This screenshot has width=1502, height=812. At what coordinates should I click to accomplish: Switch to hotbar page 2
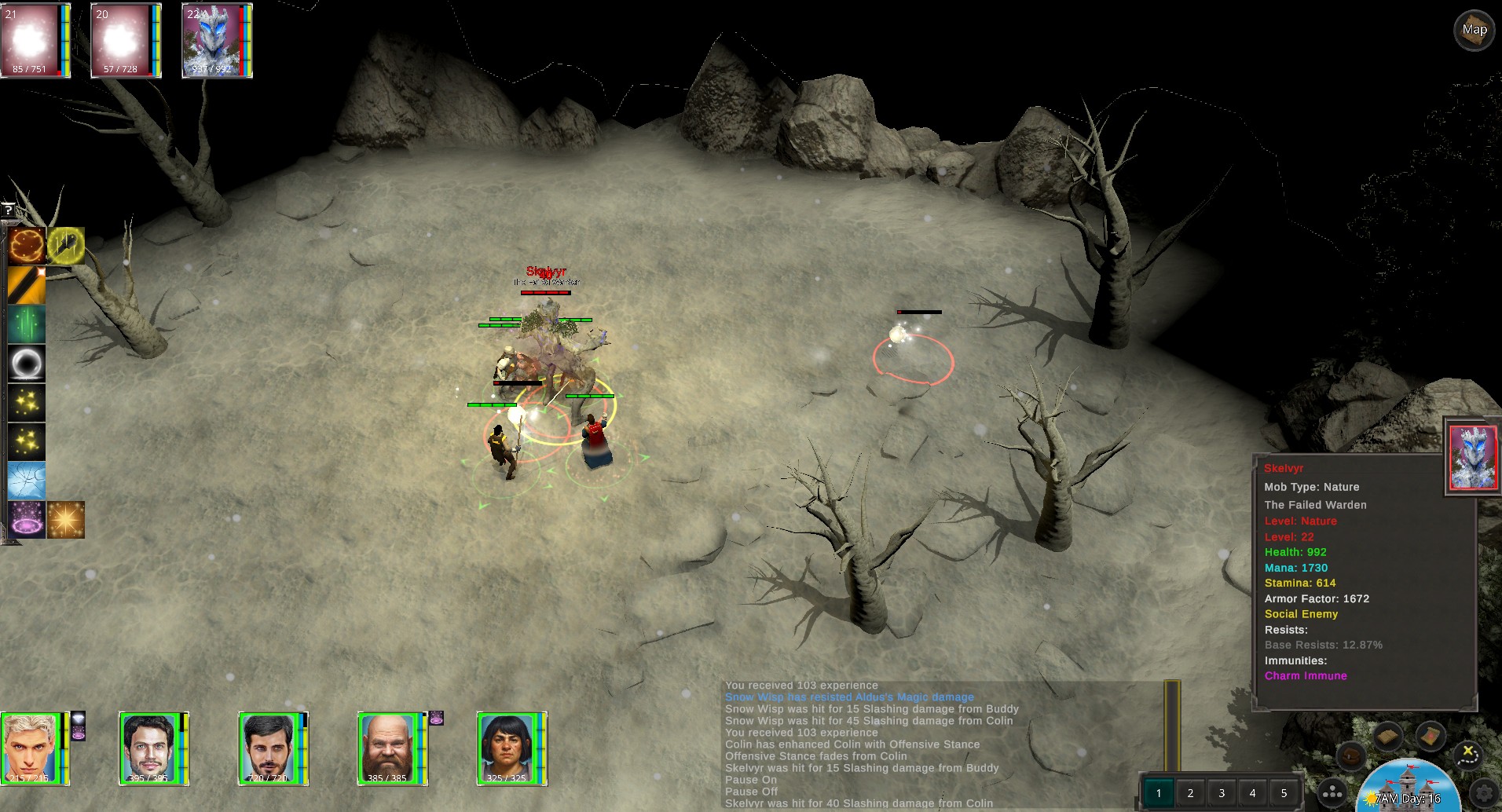pyautogui.click(x=1190, y=793)
